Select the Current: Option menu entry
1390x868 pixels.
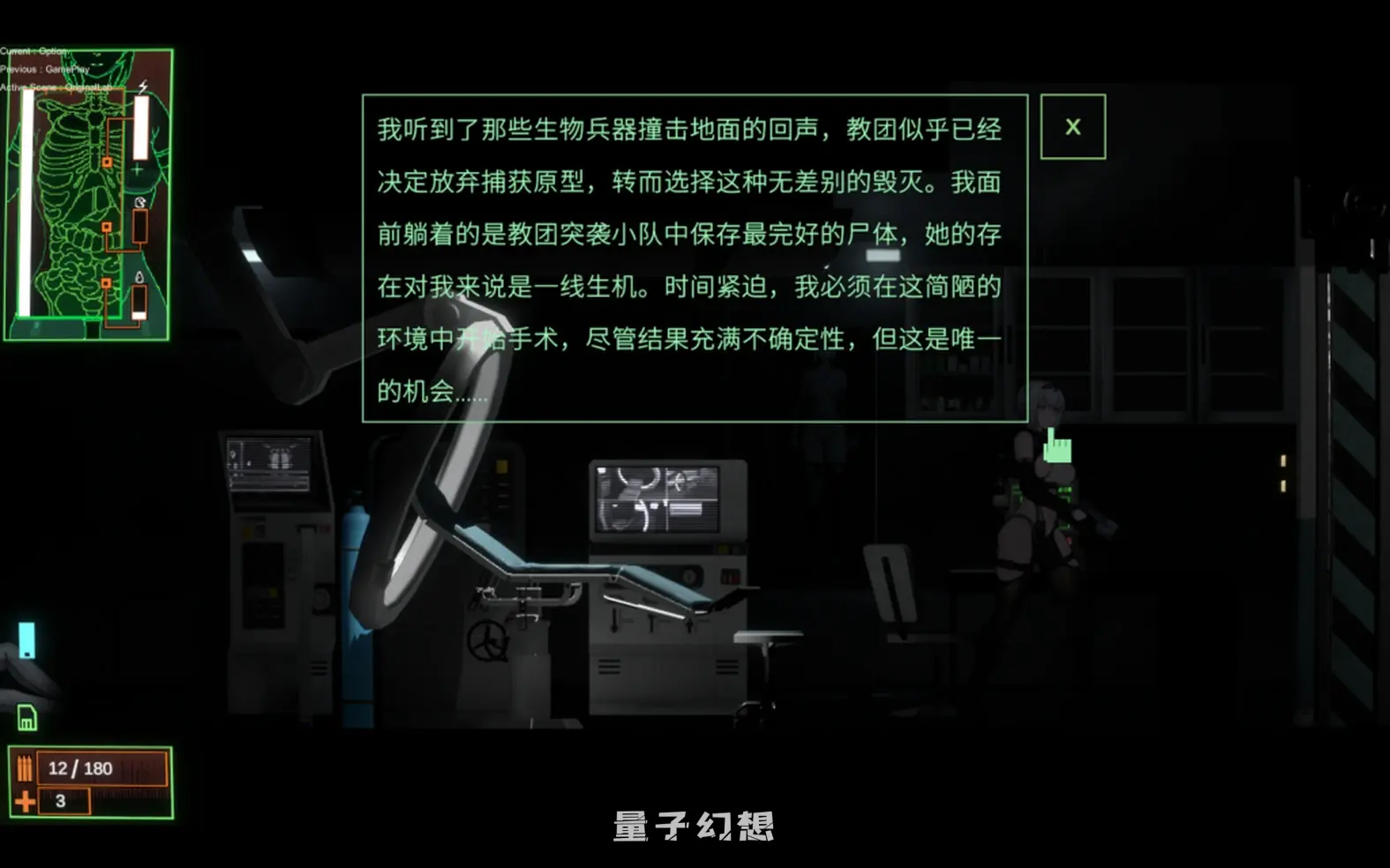(35, 50)
